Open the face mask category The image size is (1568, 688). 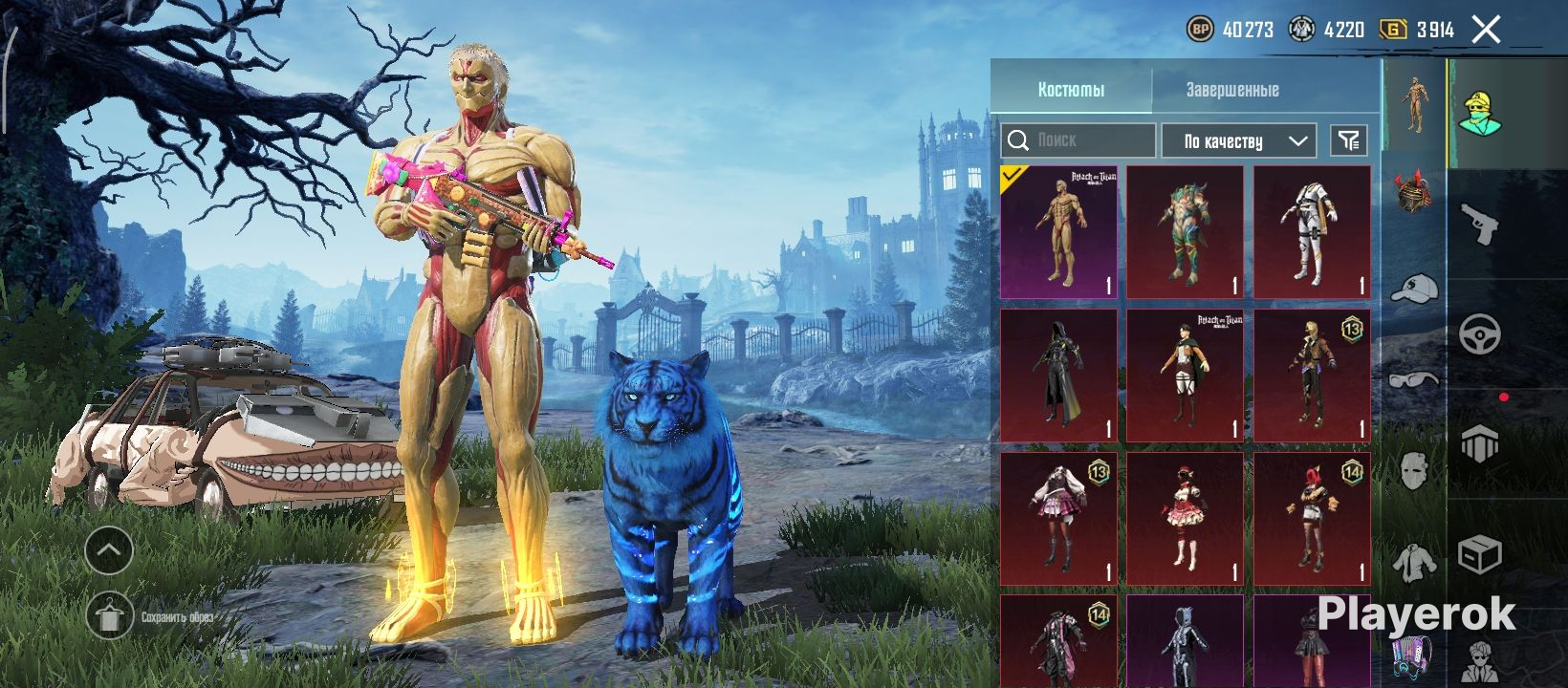click(1414, 471)
